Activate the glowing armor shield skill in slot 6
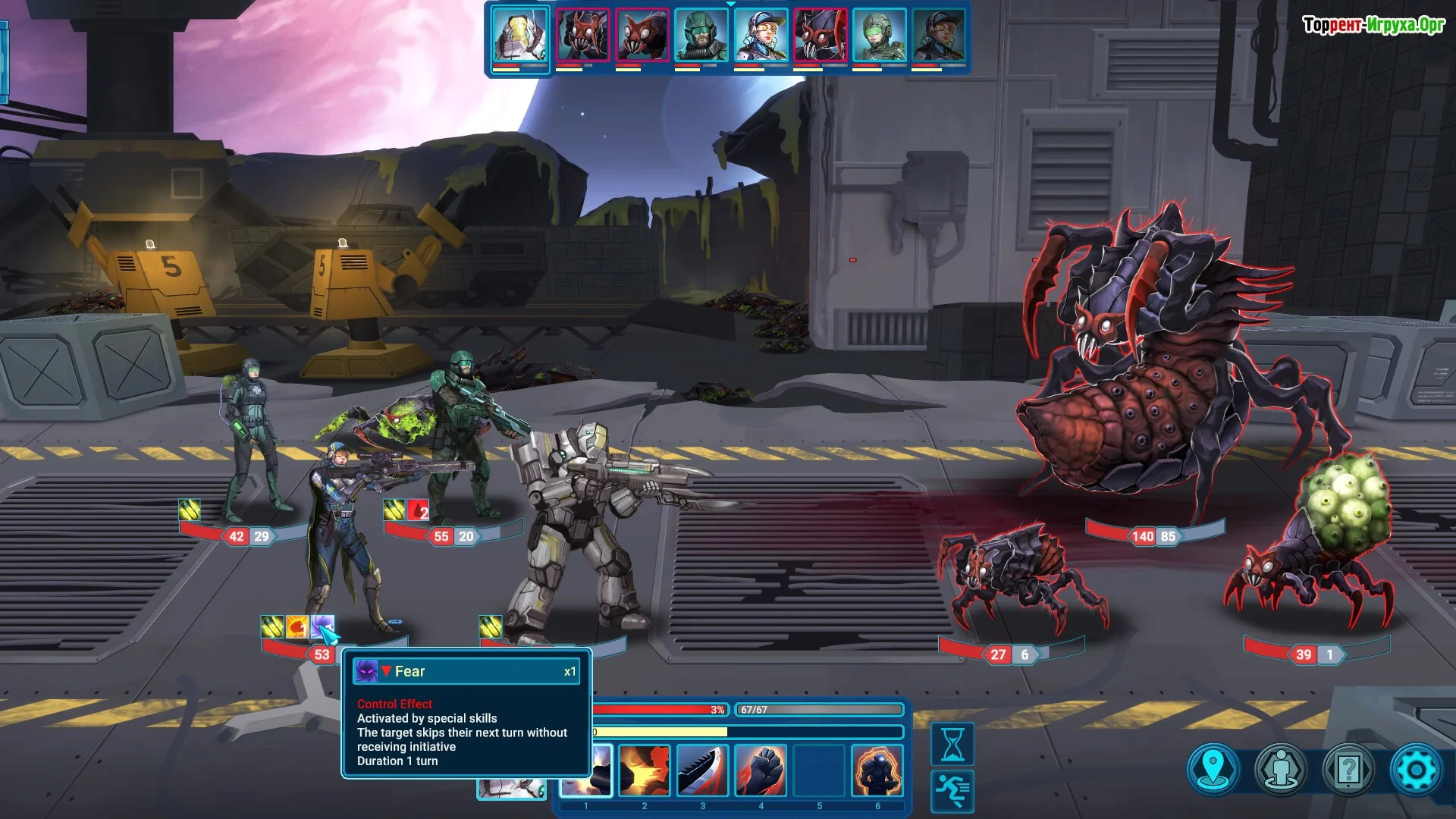Image resolution: width=1456 pixels, height=819 pixels. click(878, 770)
